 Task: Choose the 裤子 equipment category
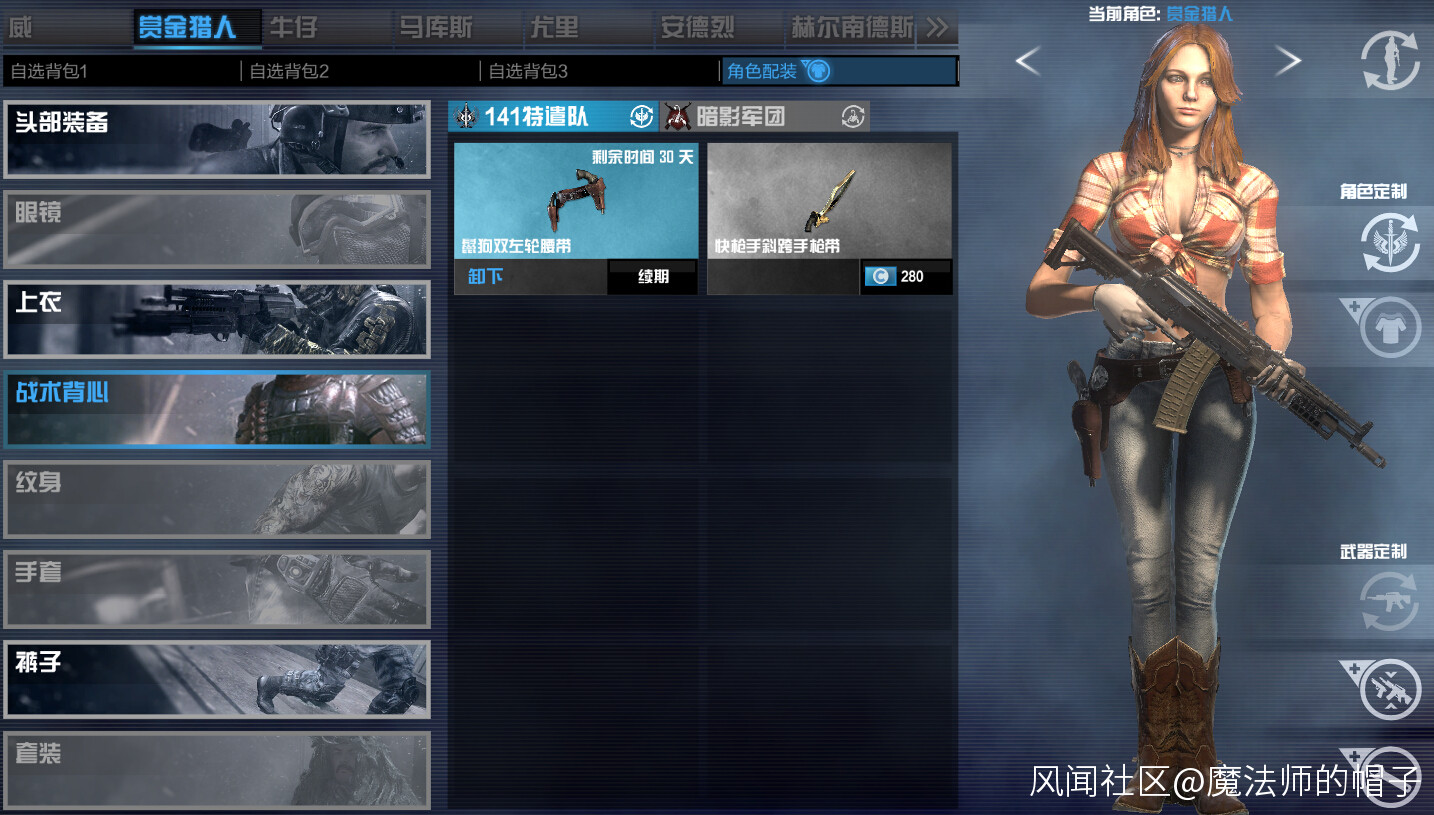[217, 680]
